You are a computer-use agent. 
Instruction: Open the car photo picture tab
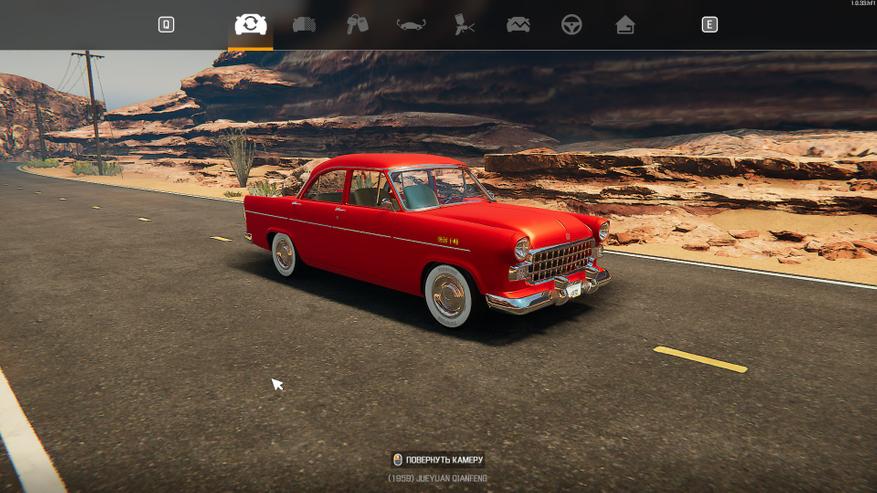pyautogui.click(x=518, y=25)
